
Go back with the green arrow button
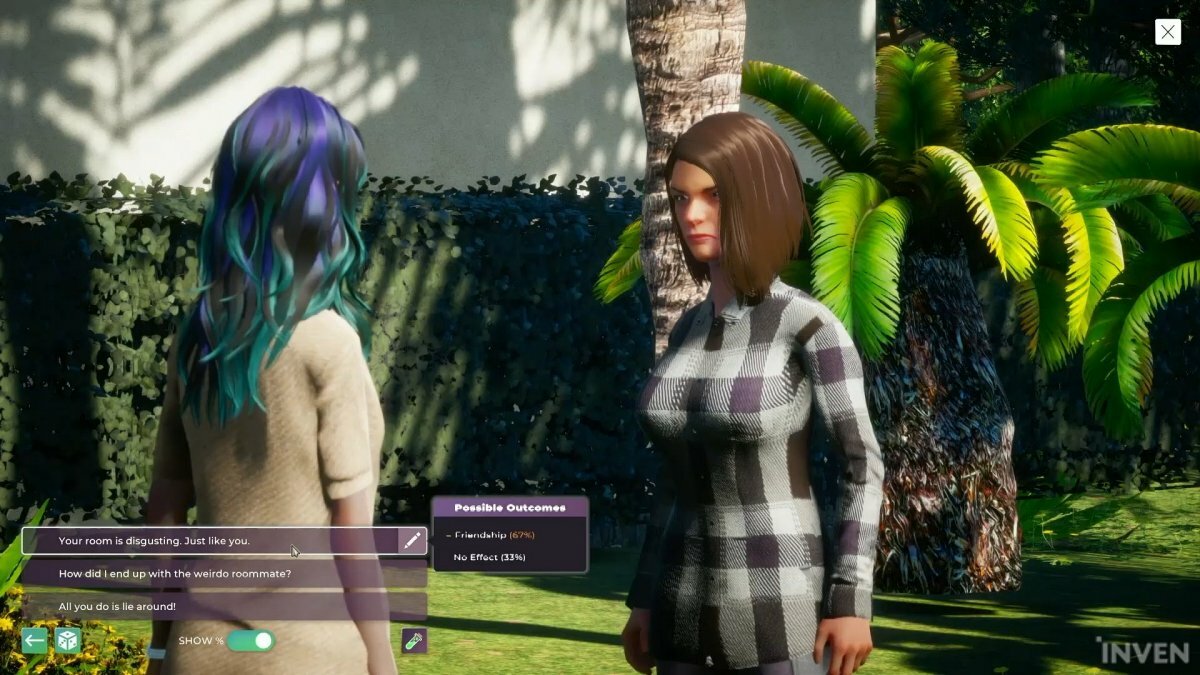point(35,641)
